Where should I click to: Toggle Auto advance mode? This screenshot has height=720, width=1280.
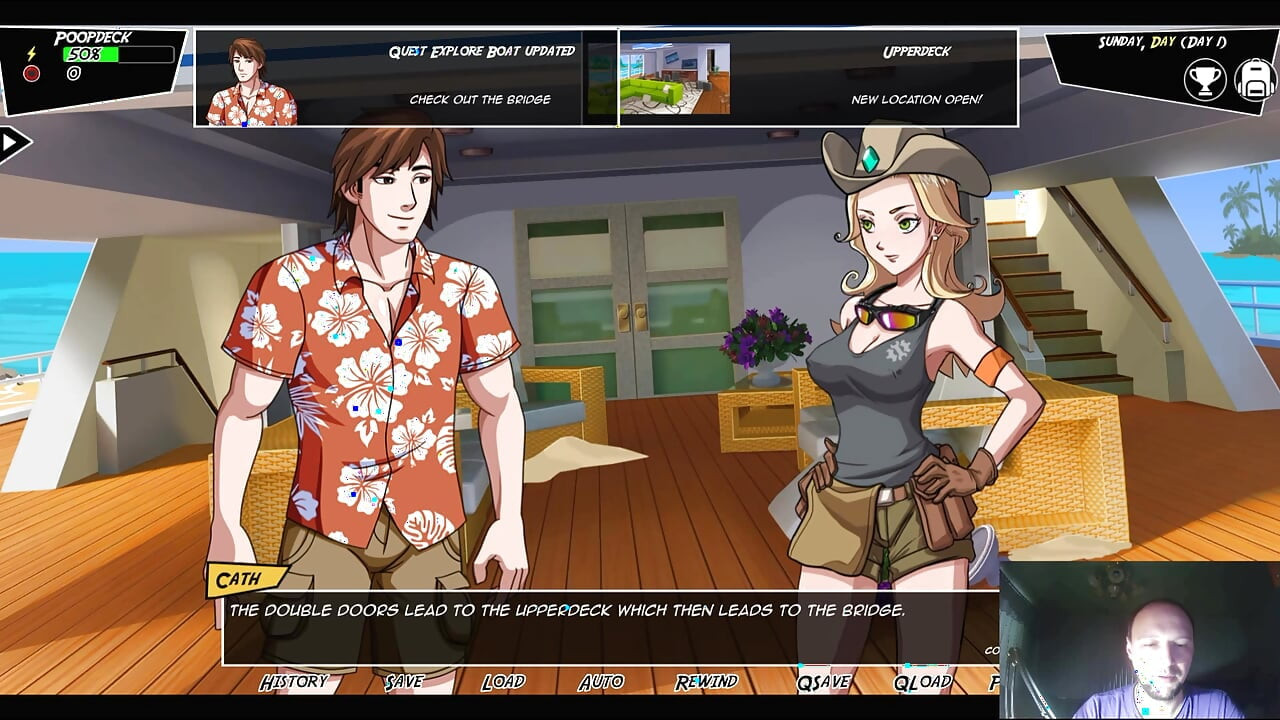[601, 682]
